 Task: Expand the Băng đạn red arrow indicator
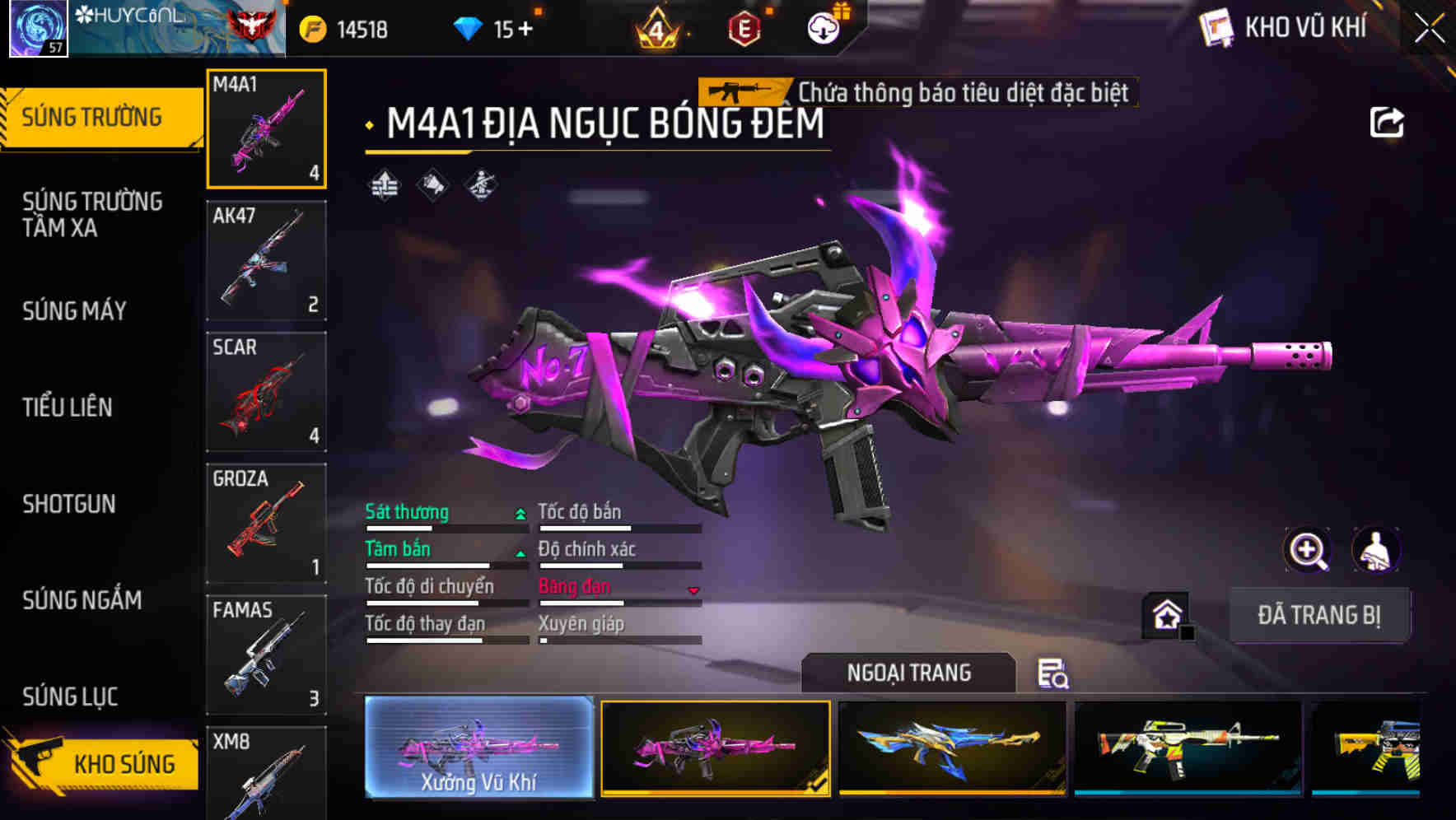[x=693, y=588]
